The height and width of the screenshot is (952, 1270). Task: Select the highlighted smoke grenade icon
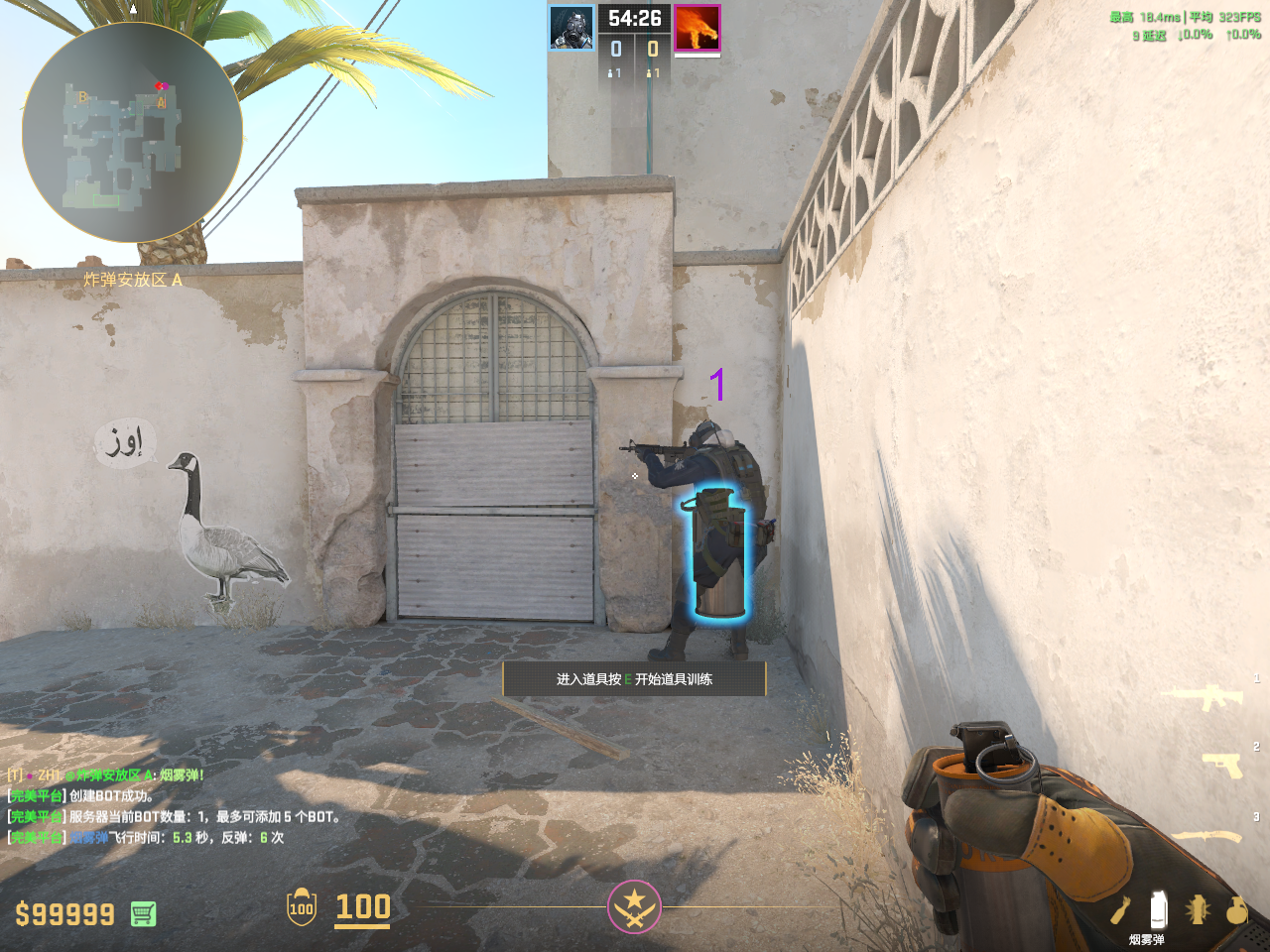click(x=1157, y=908)
